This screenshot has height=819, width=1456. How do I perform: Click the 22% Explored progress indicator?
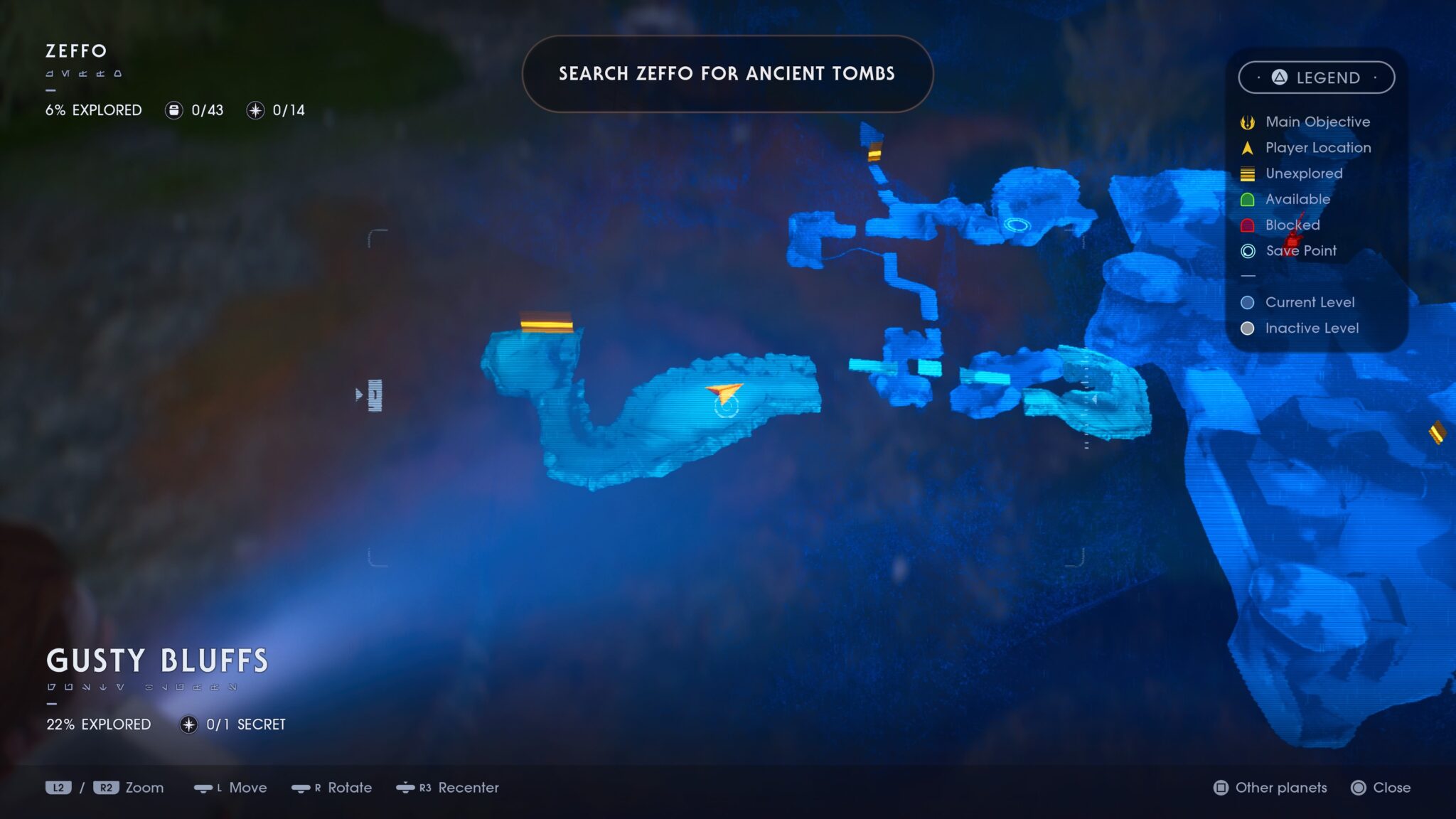click(x=97, y=724)
